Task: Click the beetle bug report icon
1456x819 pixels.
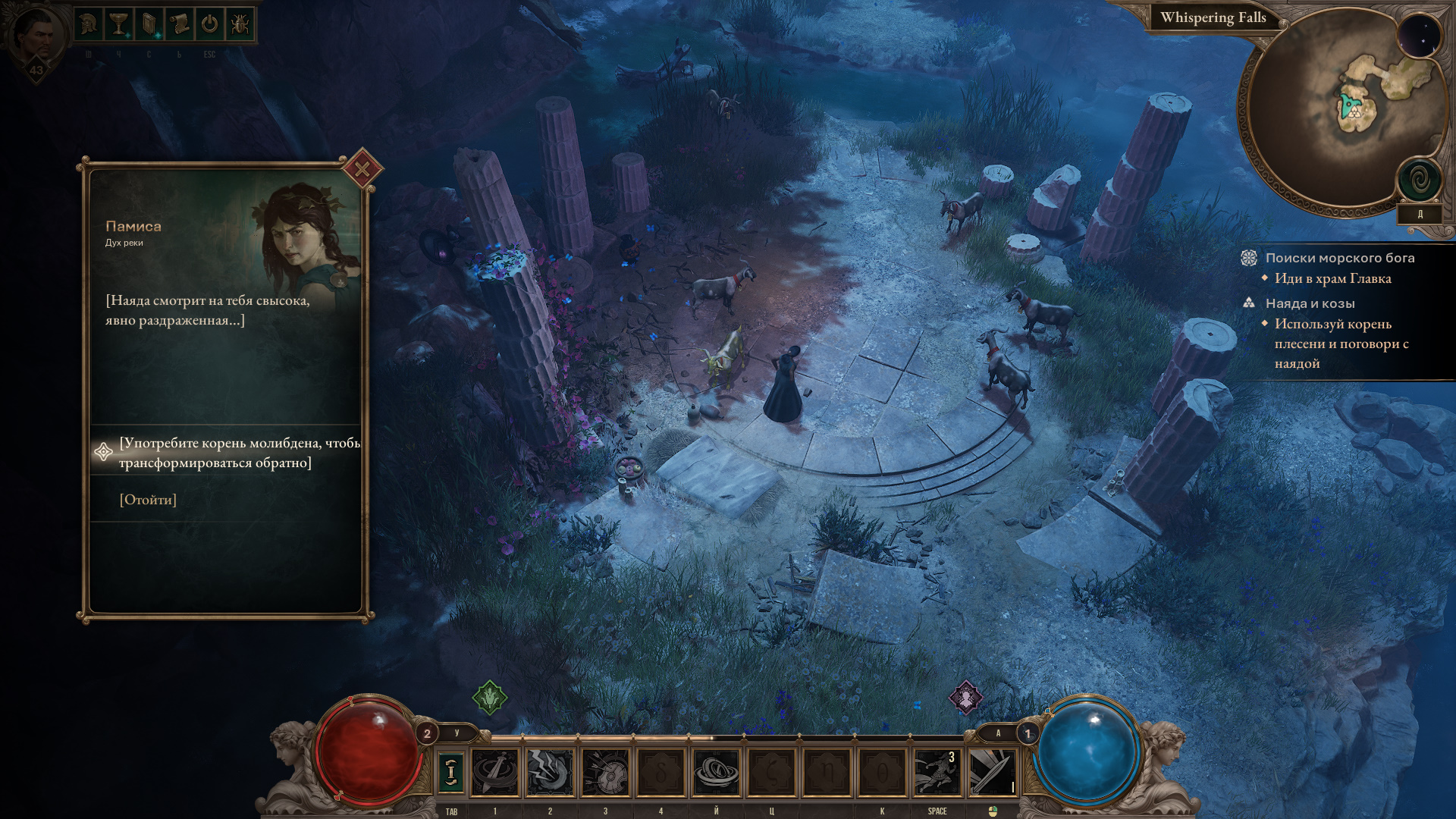Action: click(240, 25)
